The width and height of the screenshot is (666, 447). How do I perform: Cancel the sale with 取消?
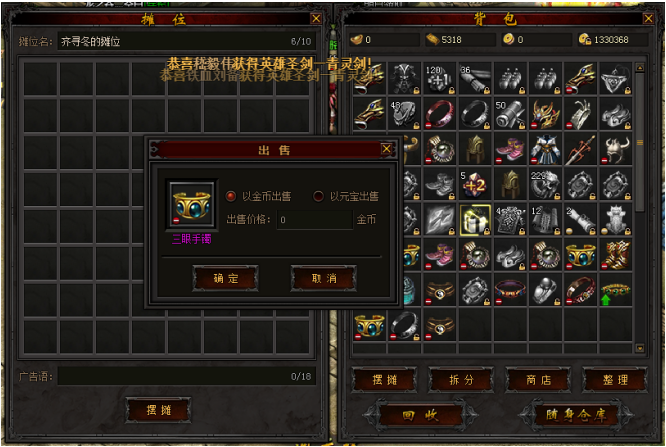[323, 278]
